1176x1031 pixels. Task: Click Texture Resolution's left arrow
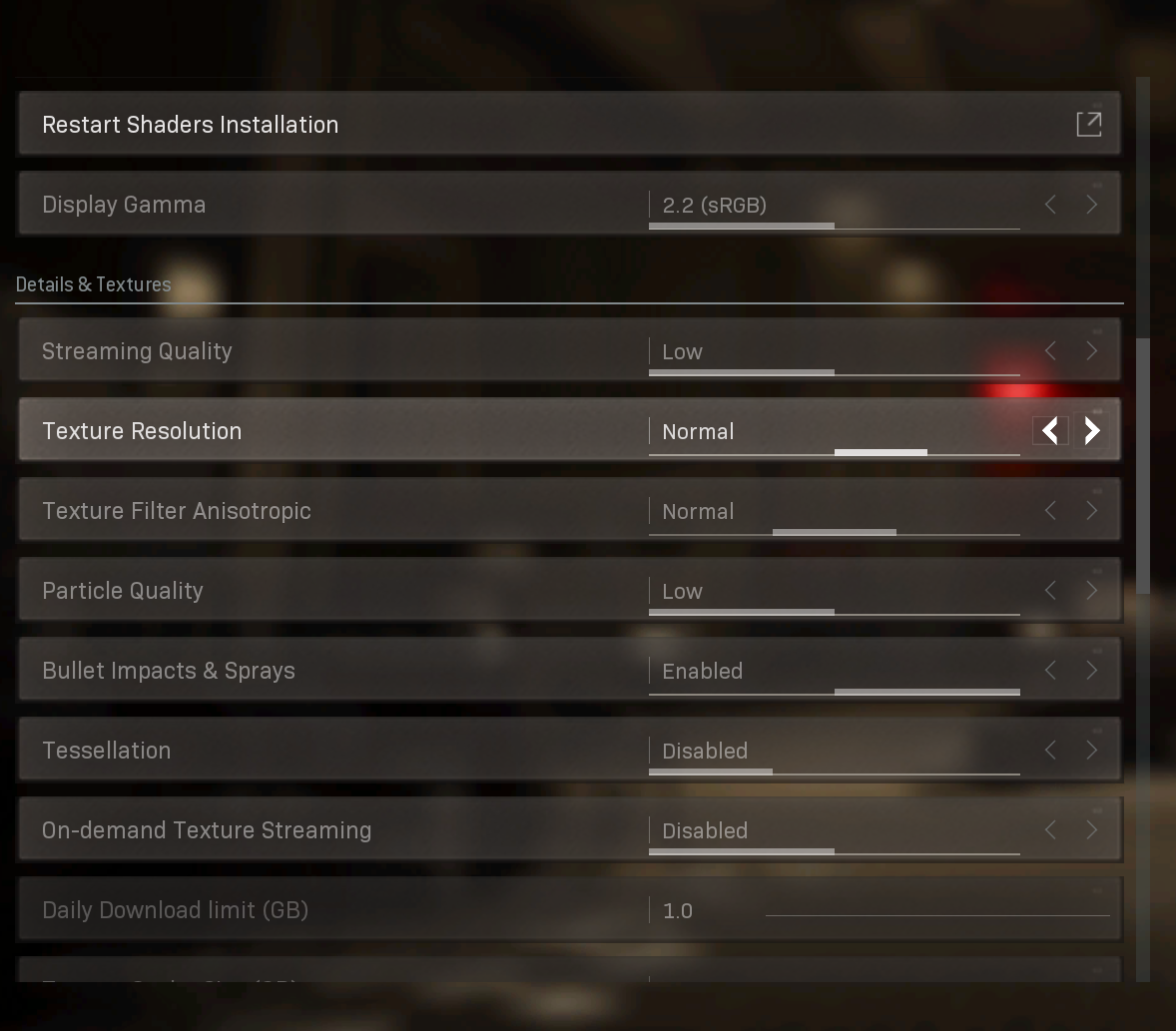[1050, 431]
